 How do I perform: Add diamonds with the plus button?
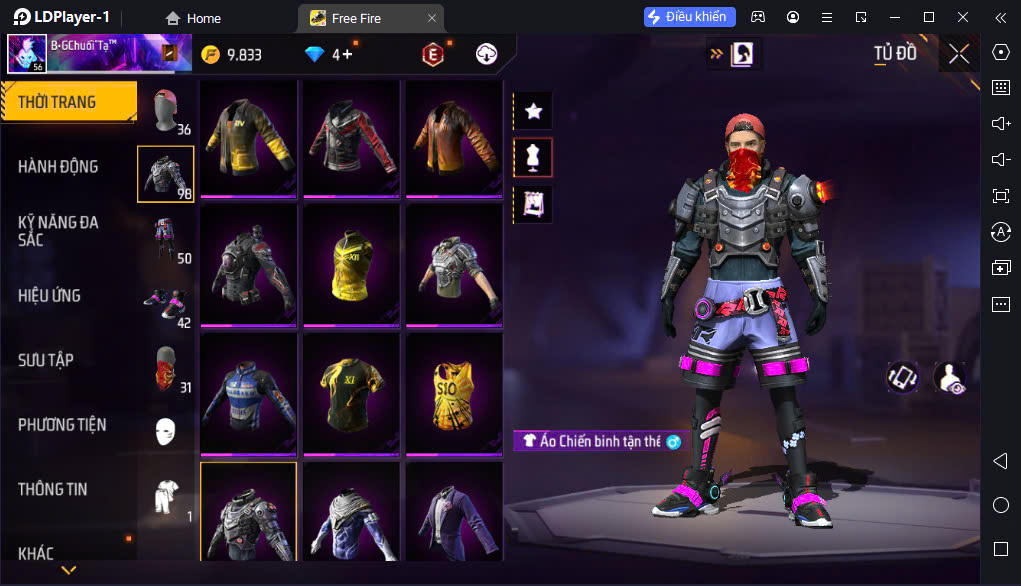coord(347,54)
